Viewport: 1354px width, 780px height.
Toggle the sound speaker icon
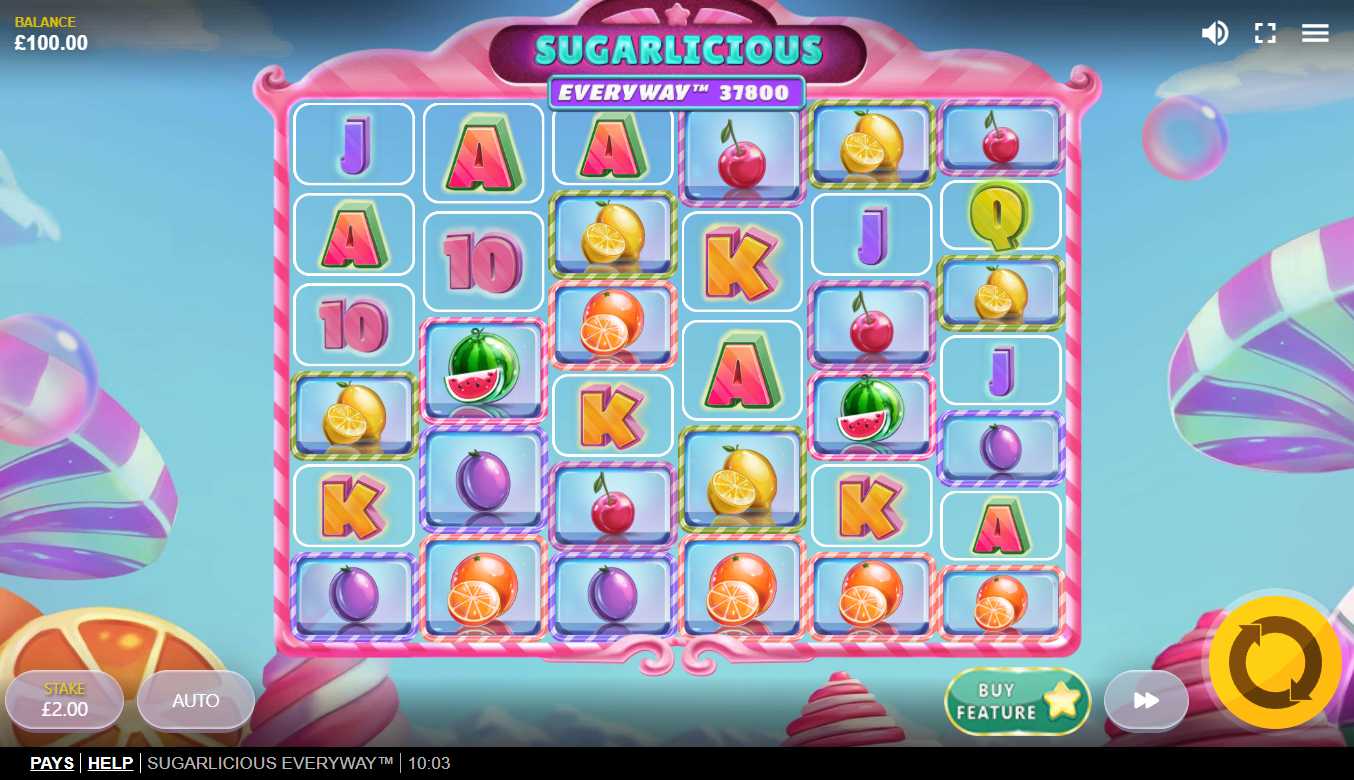(1215, 33)
